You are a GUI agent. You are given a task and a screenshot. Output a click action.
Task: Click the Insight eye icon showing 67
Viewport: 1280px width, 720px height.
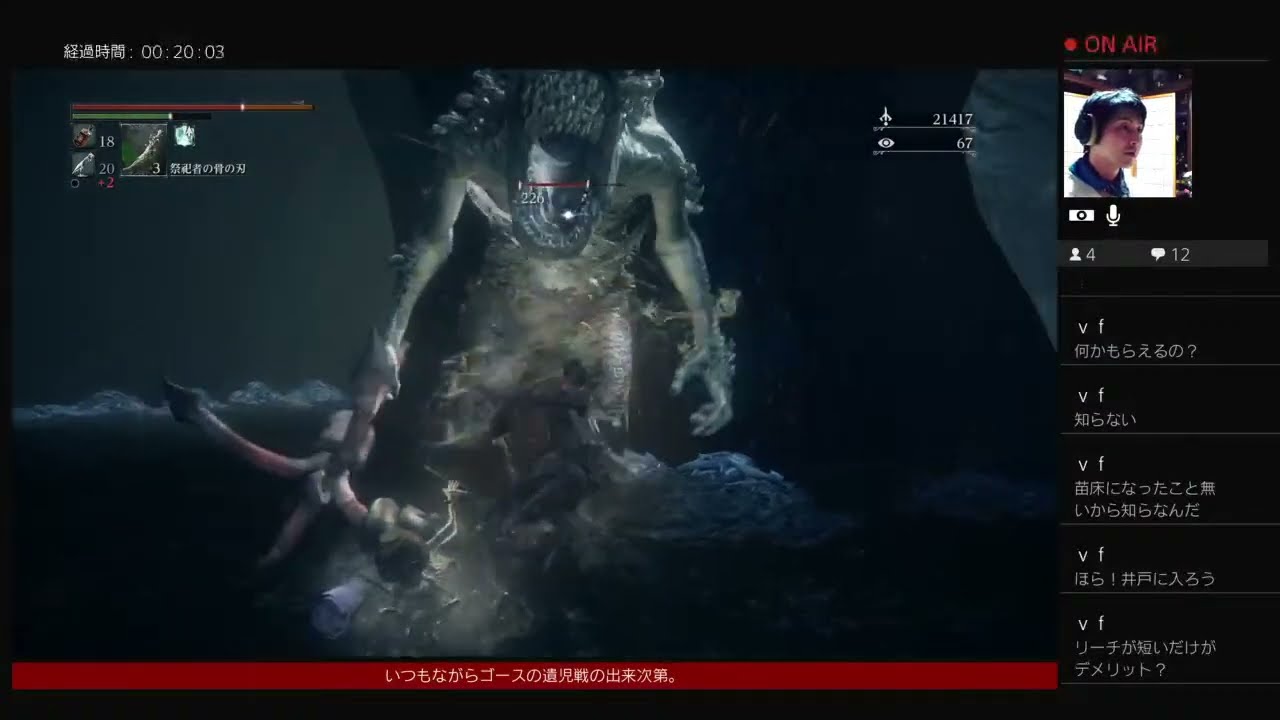pyautogui.click(x=884, y=143)
